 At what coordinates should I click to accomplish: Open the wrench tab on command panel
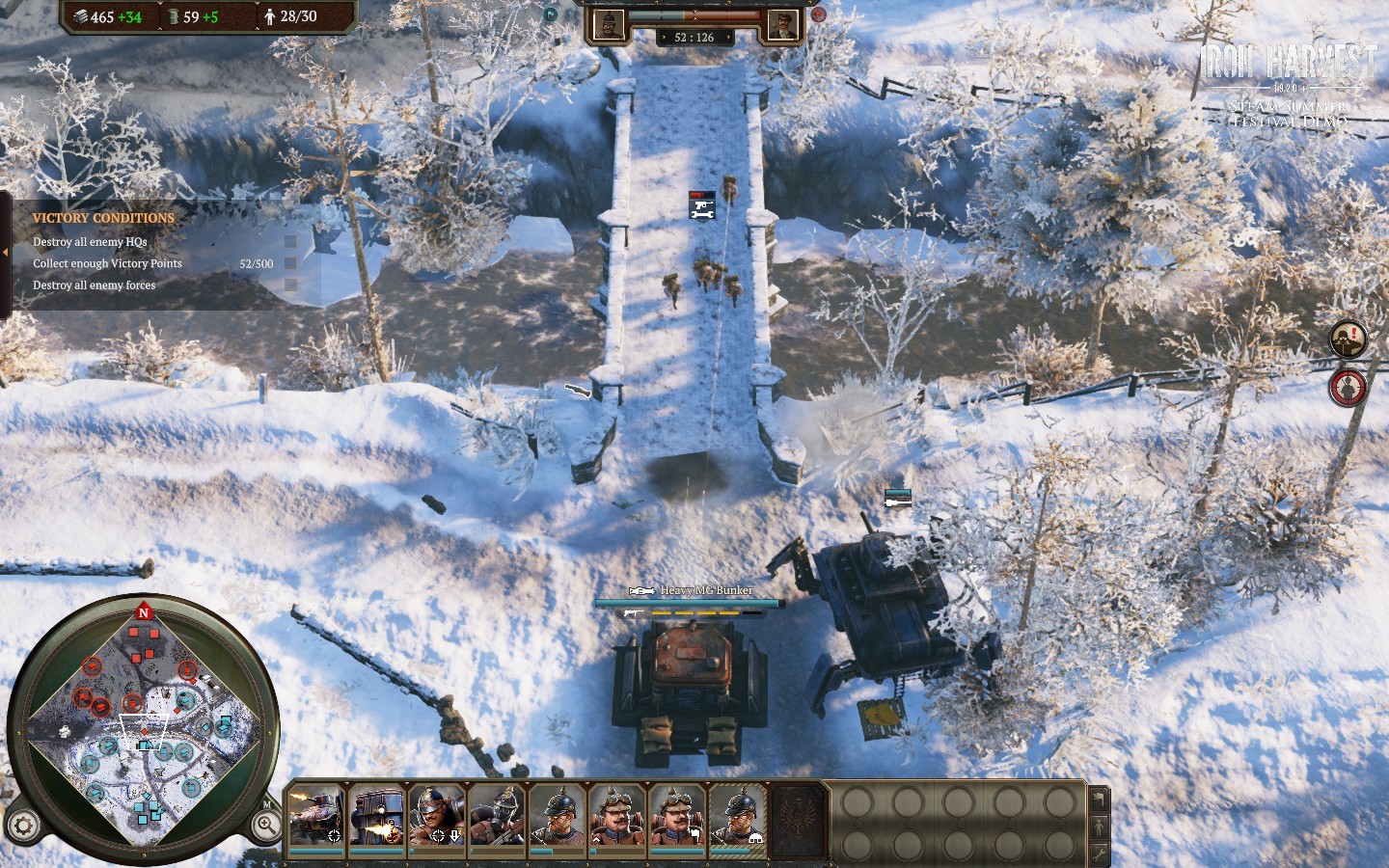pos(1099,854)
